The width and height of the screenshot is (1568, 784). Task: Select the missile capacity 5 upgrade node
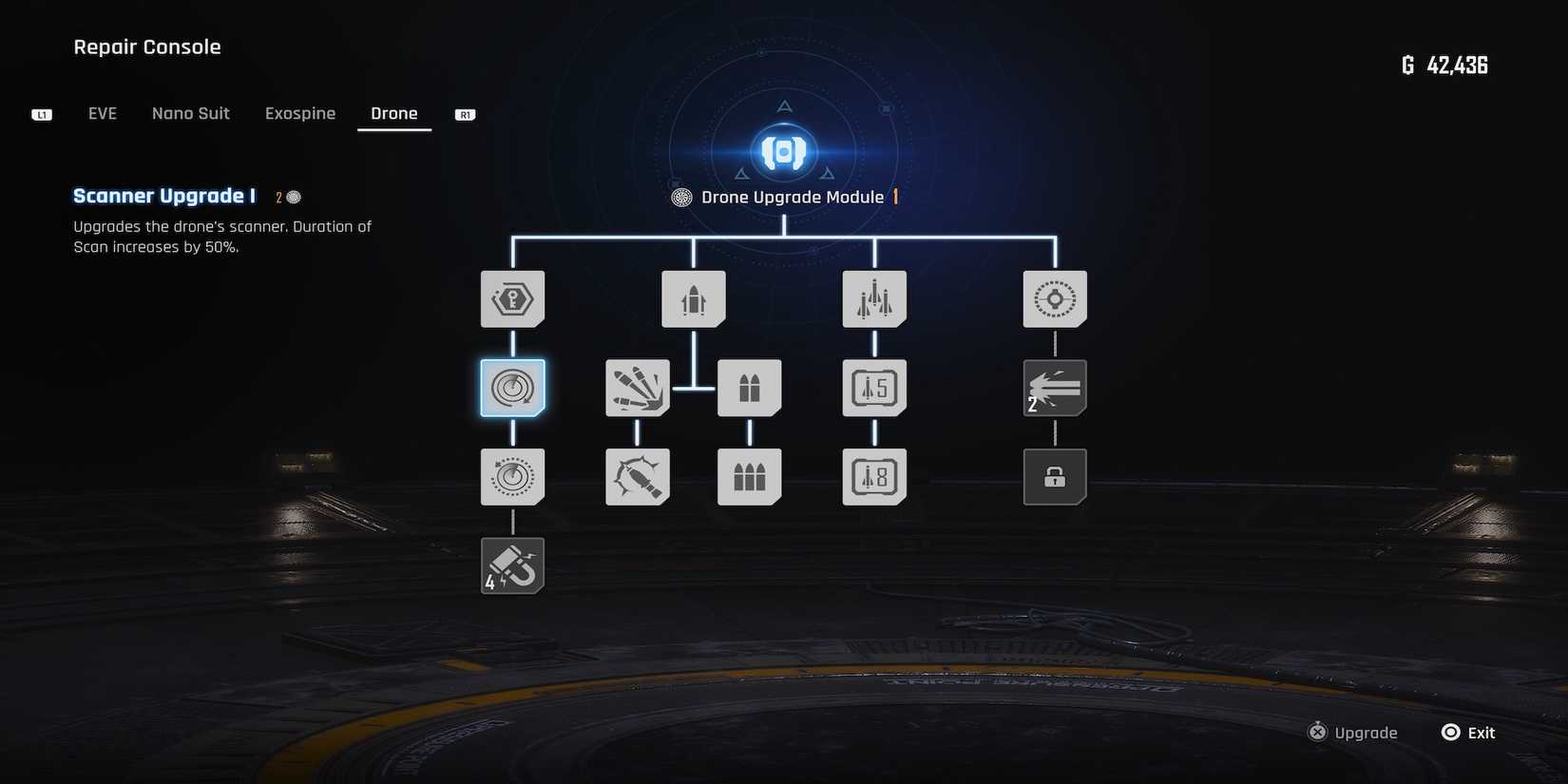pyautogui.click(x=873, y=388)
